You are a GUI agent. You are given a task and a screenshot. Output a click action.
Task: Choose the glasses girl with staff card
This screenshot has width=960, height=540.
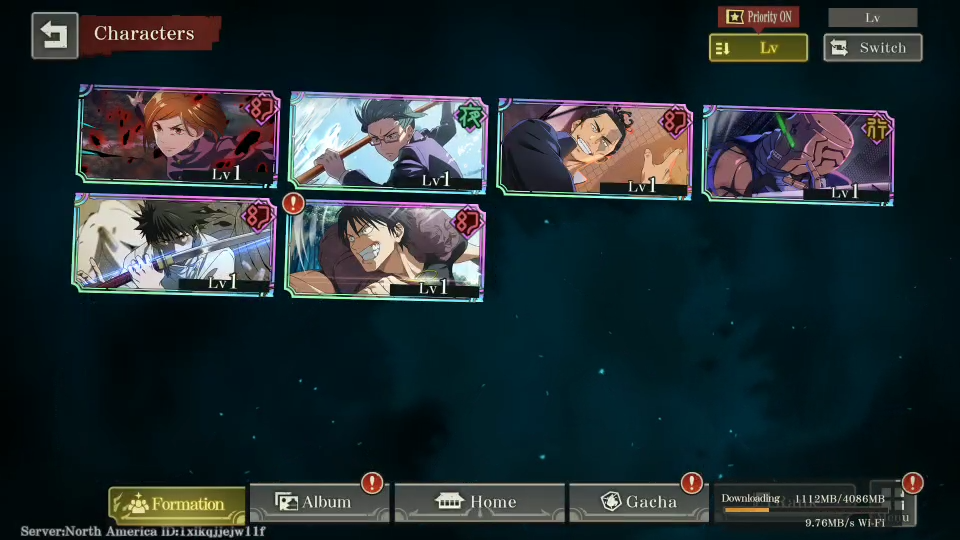[387, 142]
